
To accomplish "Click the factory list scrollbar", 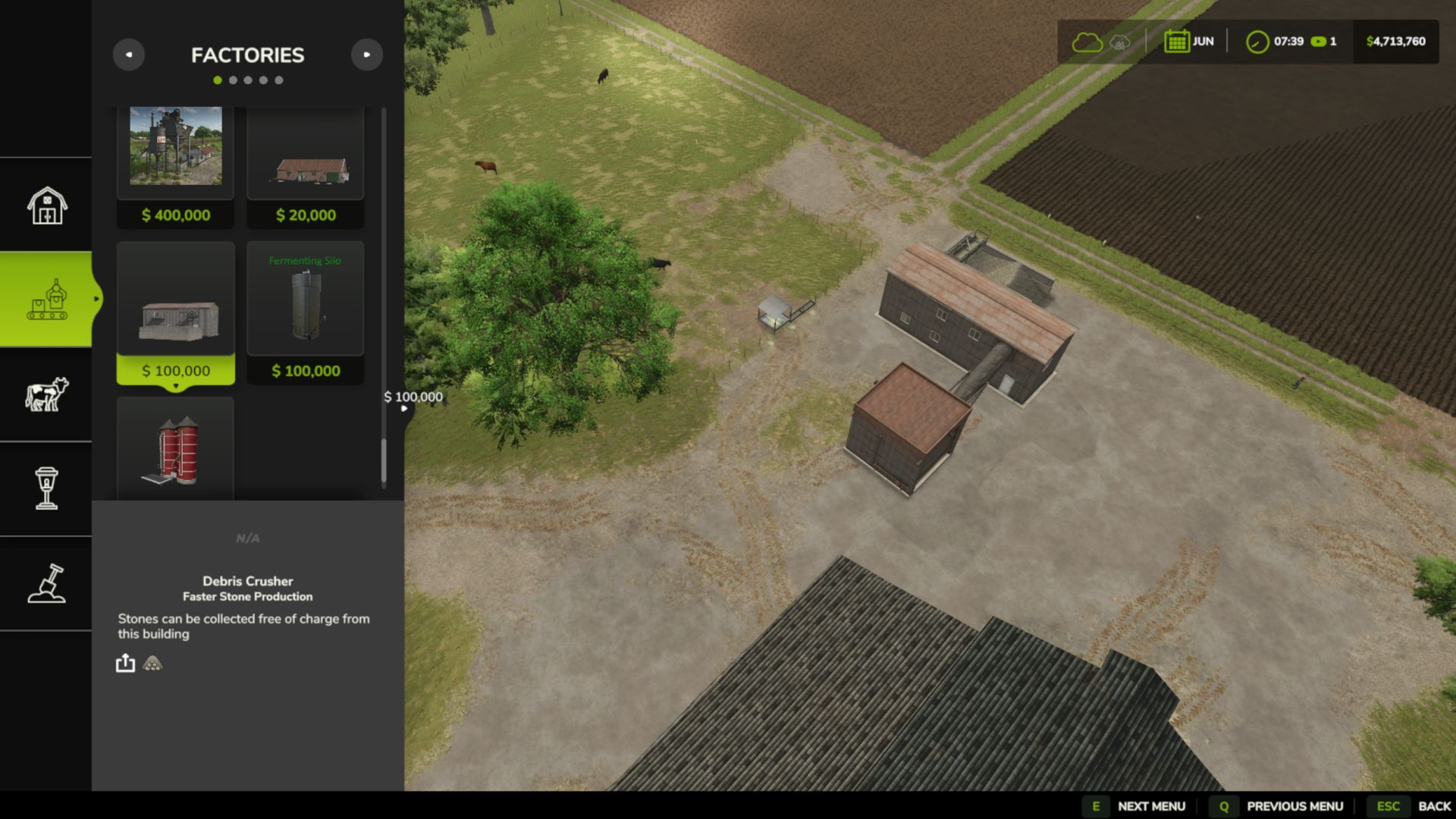I will 384,460.
